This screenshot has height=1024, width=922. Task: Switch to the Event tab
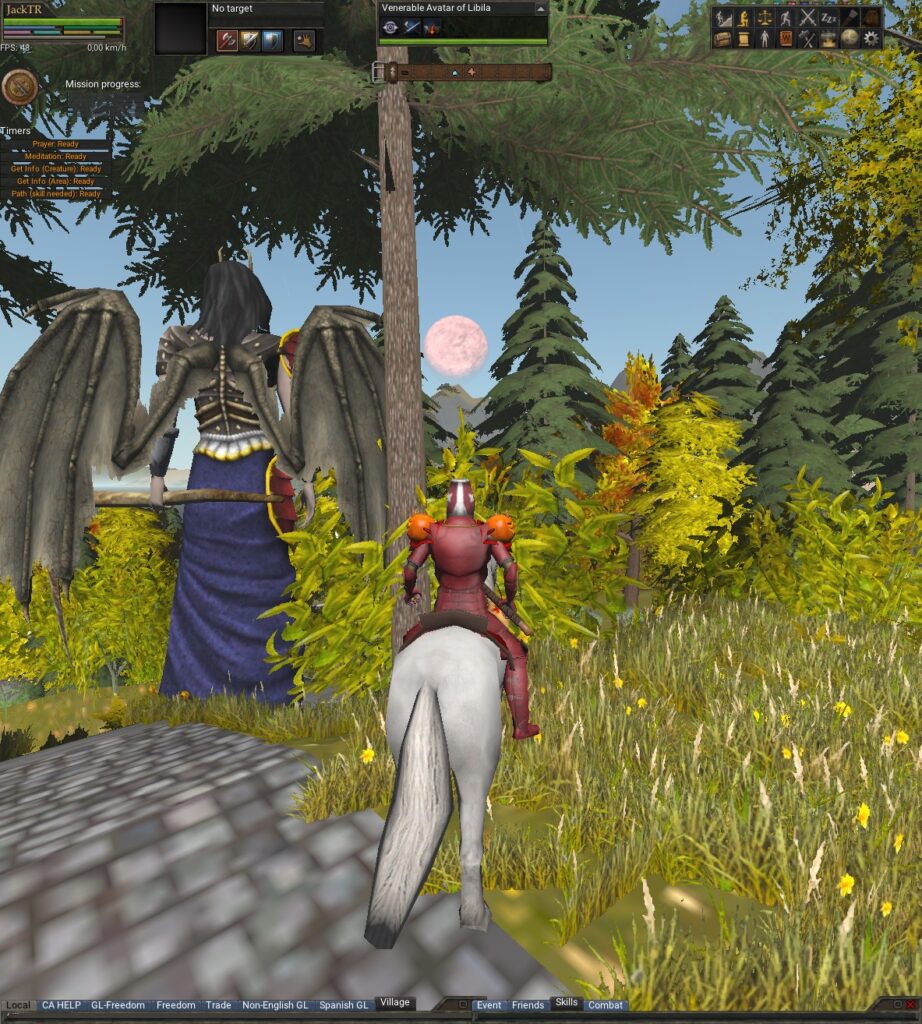pos(489,1005)
